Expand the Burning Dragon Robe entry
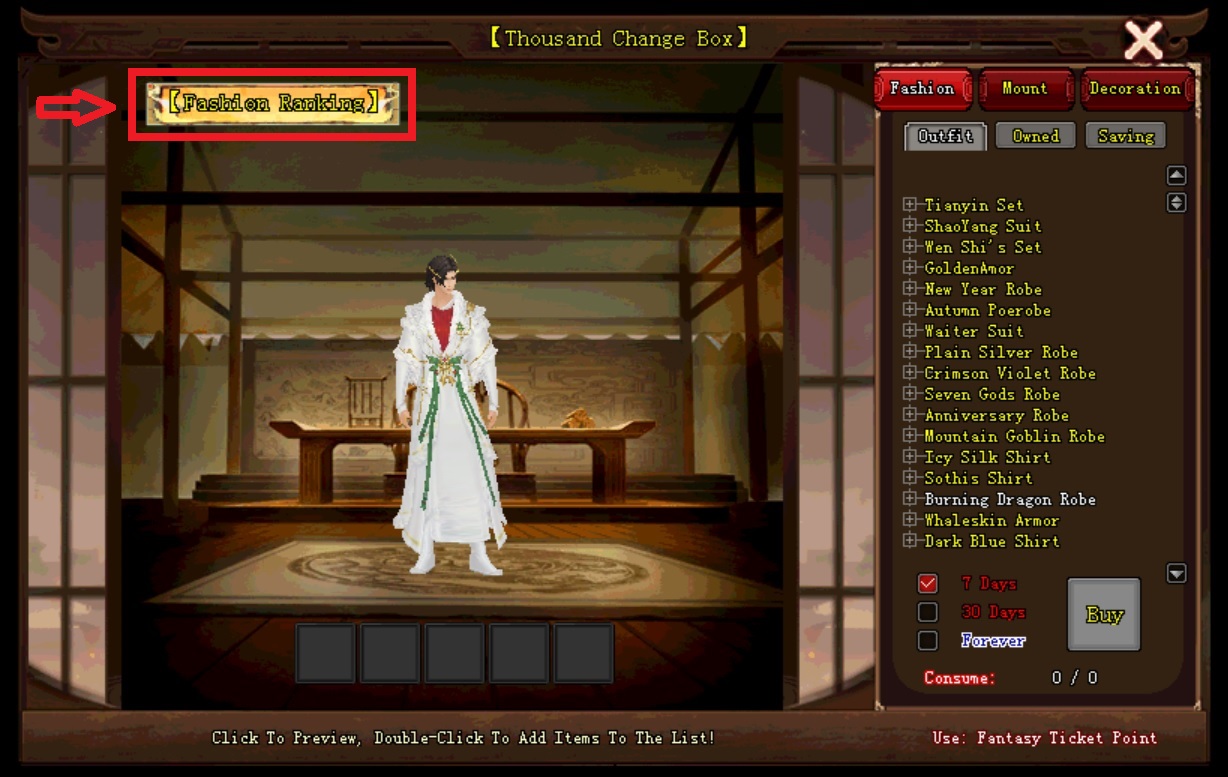The width and height of the screenshot is (1228, 777). [910, 499]
